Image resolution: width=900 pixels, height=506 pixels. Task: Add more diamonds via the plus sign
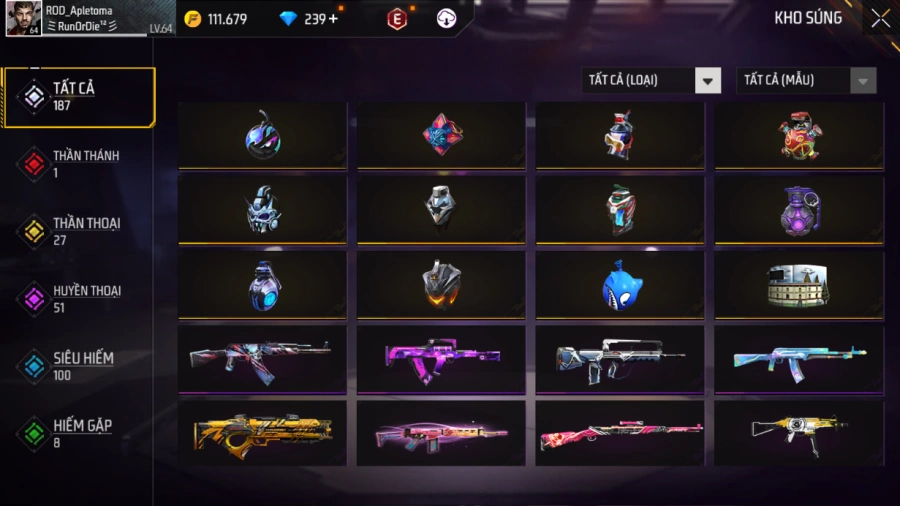coord(333,19)
